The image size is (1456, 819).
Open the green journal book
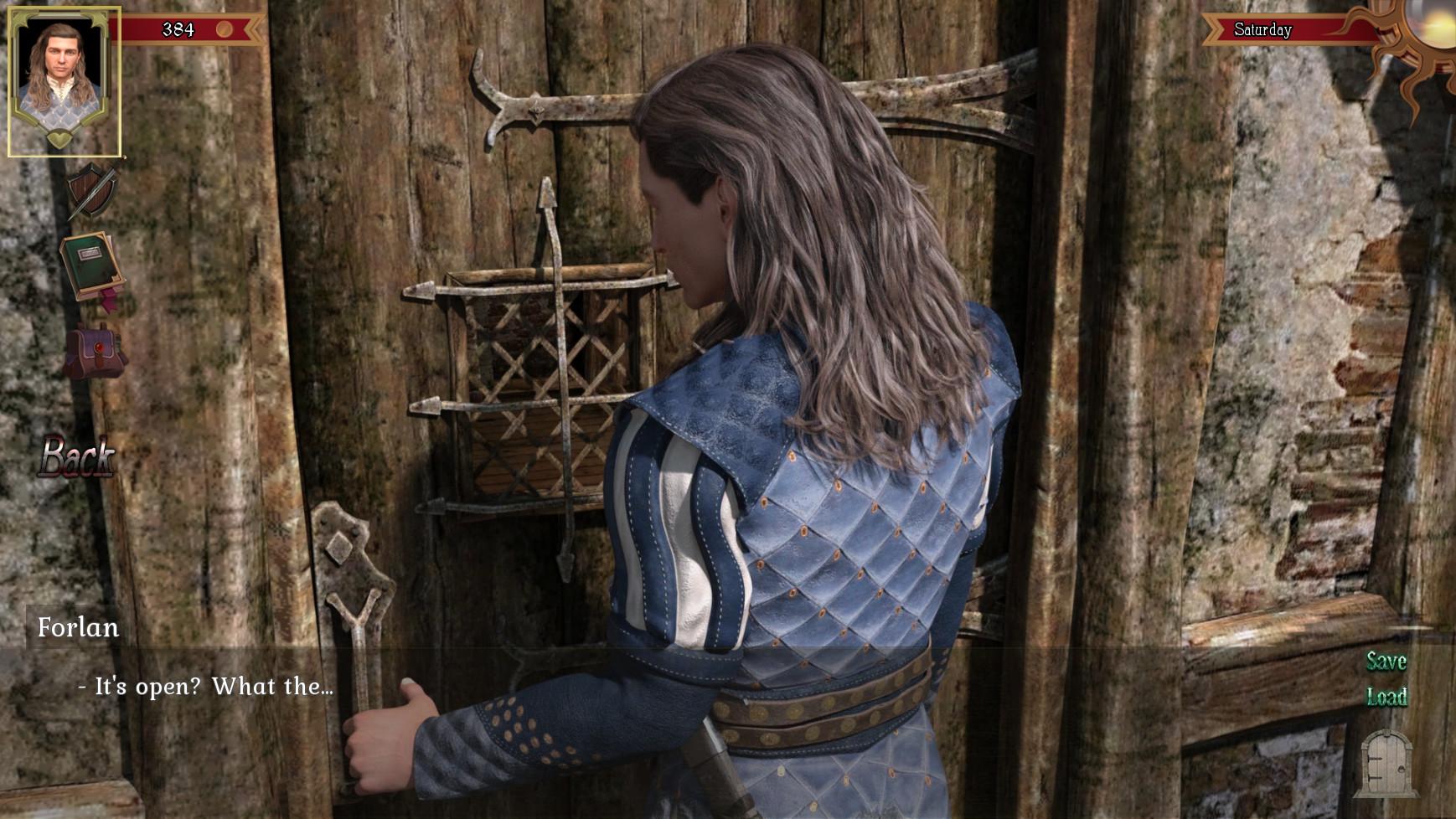click(x=91, y=268)
